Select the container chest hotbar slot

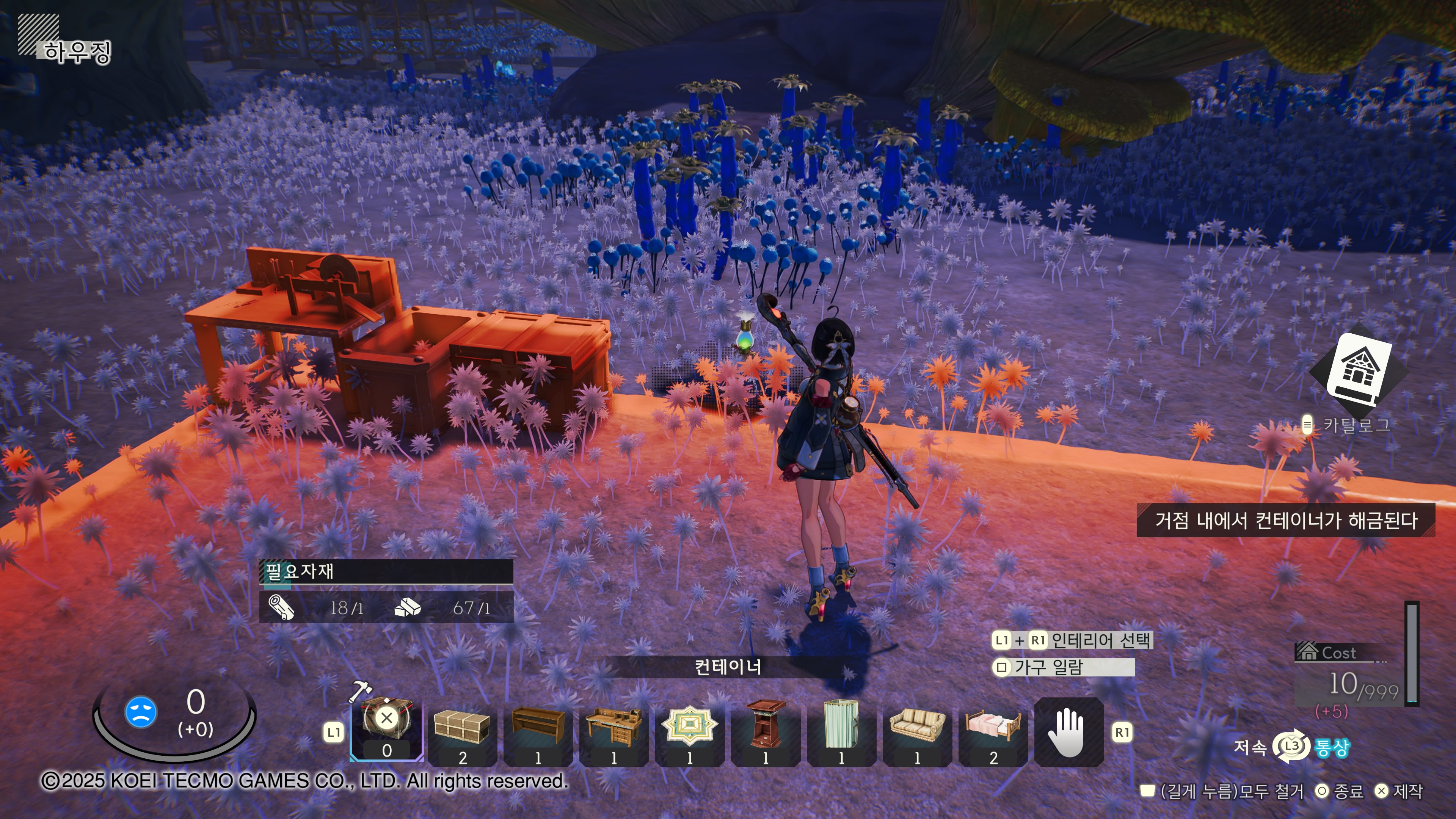387,728
